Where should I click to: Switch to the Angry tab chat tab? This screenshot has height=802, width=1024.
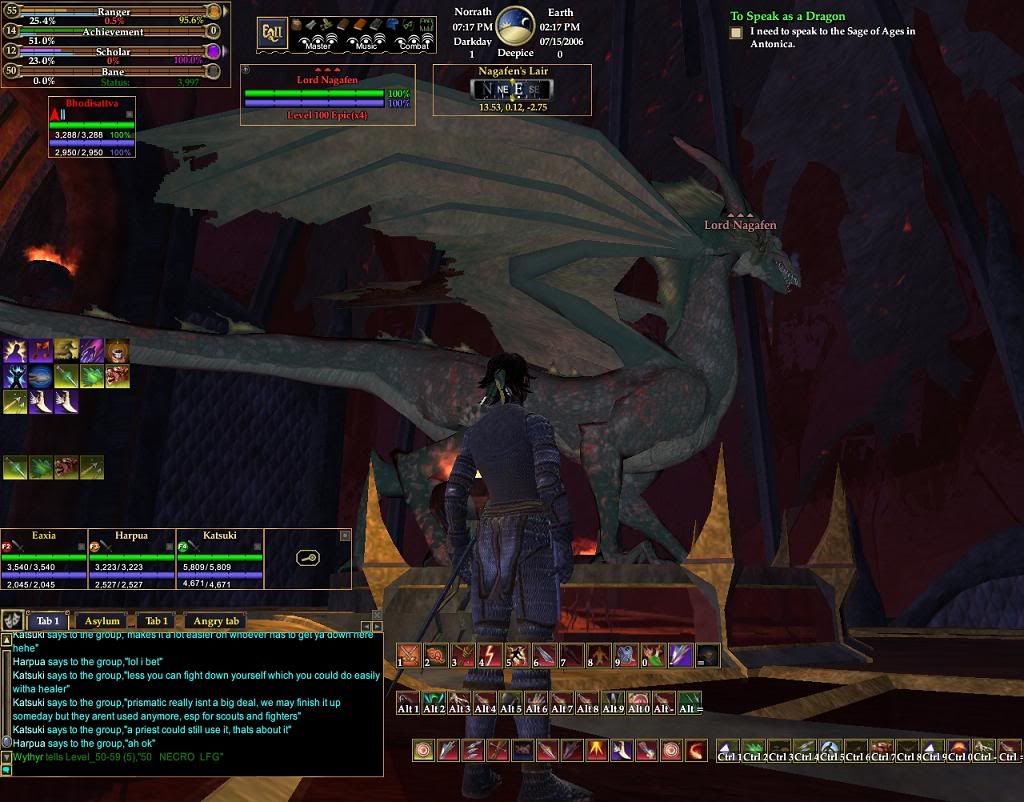click(216, 621)
